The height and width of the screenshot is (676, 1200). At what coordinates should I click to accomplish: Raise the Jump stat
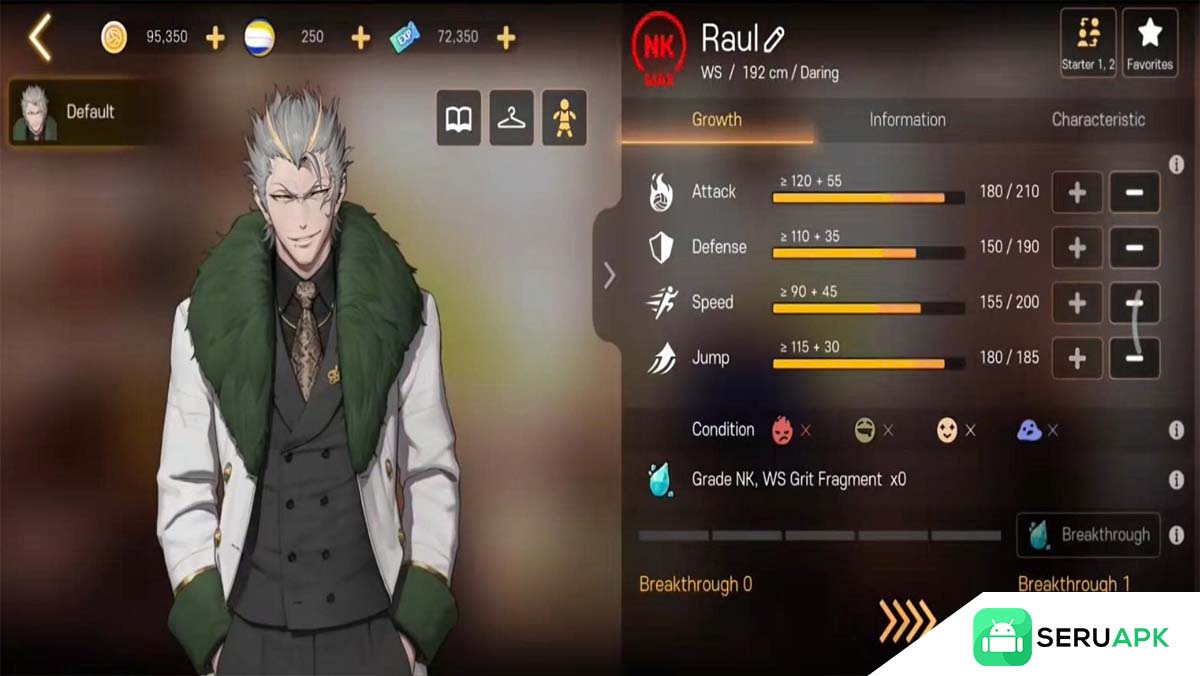[x=1077, y=358]
